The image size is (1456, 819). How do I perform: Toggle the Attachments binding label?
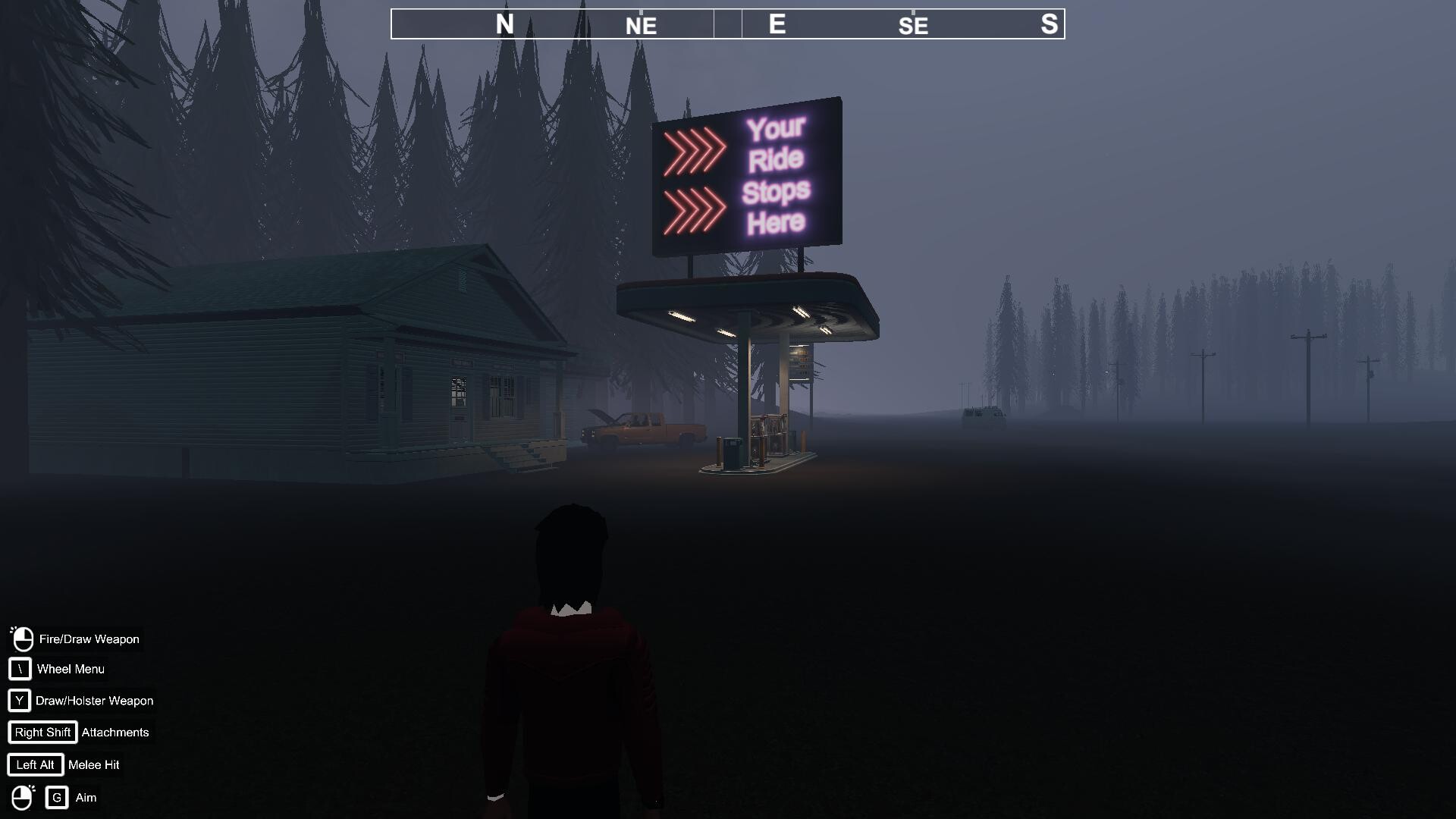[115, 732]
